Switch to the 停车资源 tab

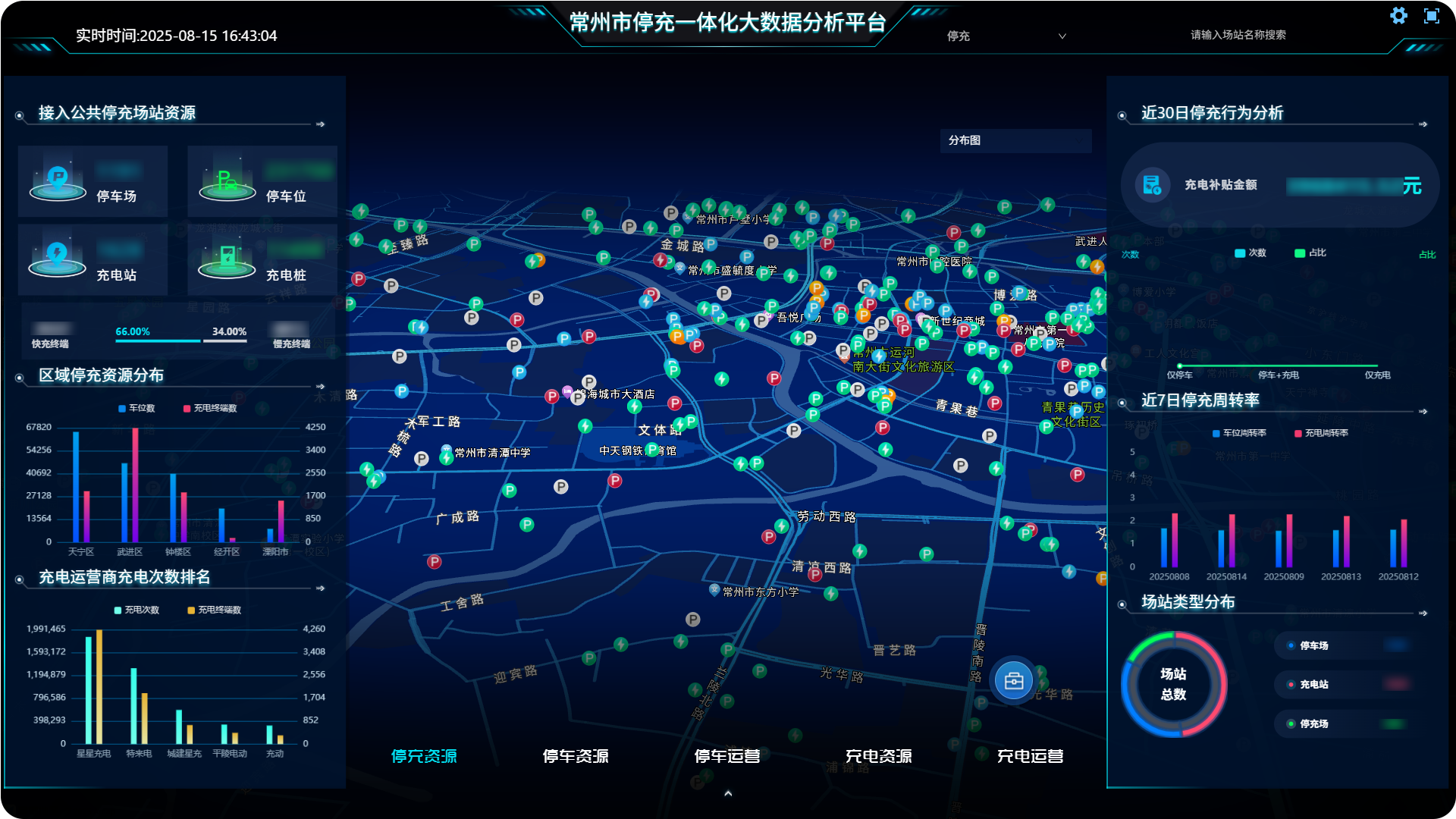point(577,755)
